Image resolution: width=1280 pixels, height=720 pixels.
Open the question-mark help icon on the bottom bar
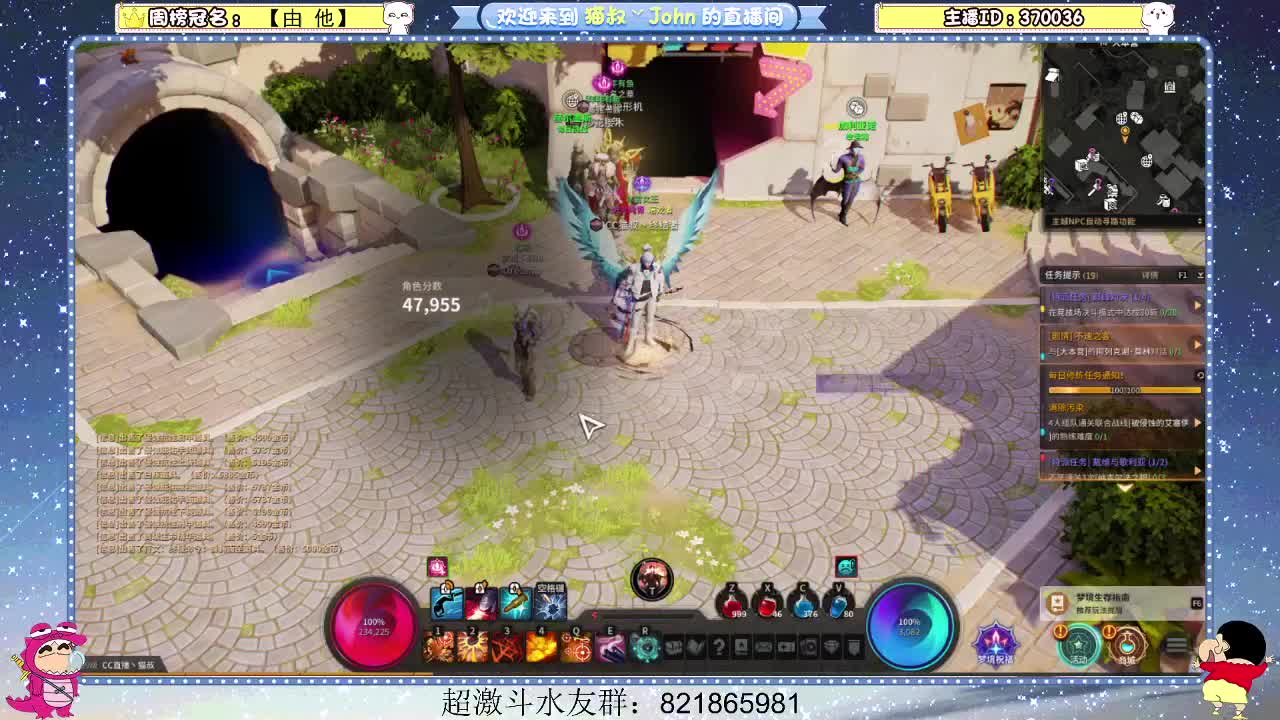[x=720, y=646]
